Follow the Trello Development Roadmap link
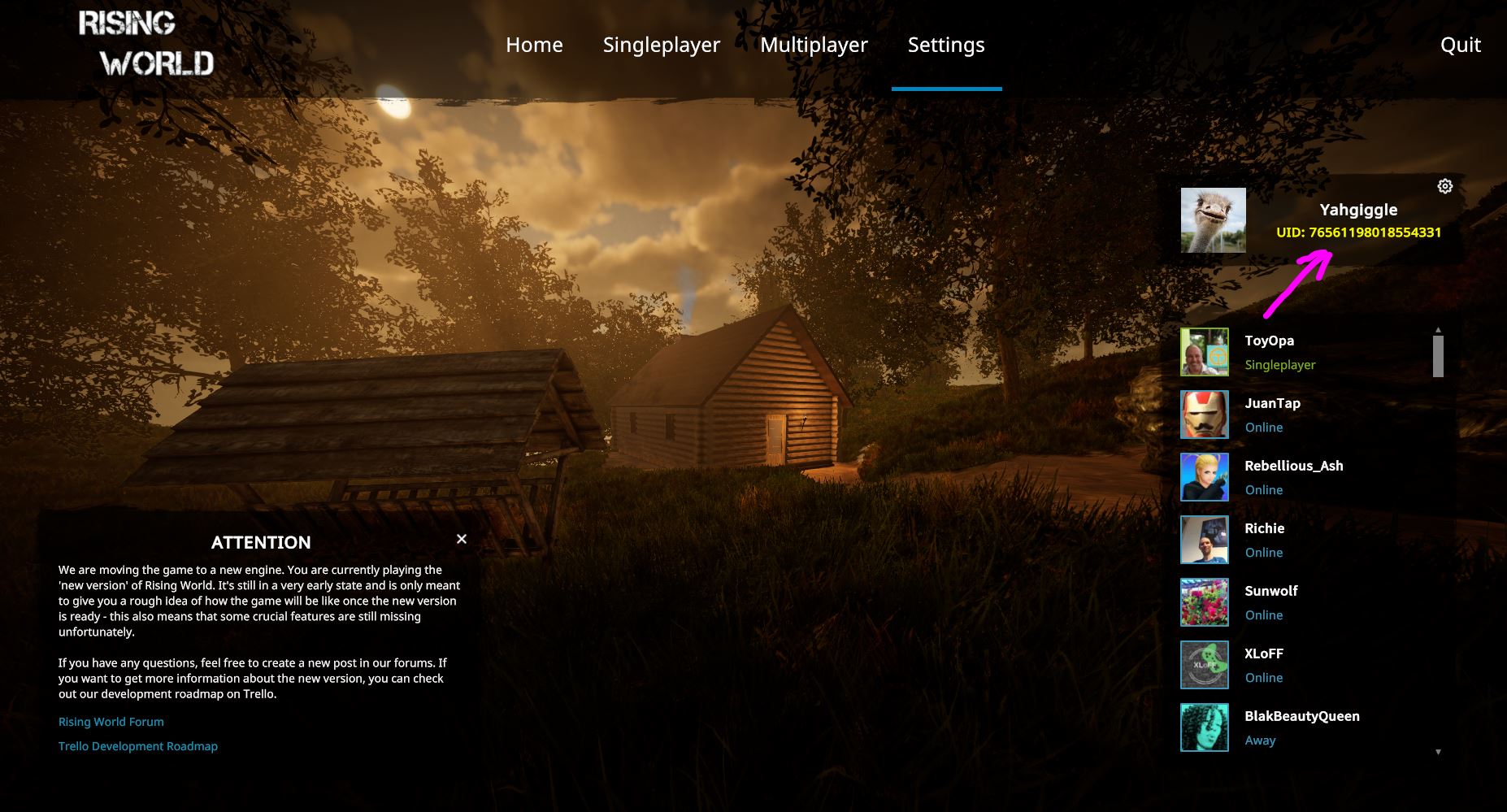This screenshot has height=812, width=1507. 138,746
